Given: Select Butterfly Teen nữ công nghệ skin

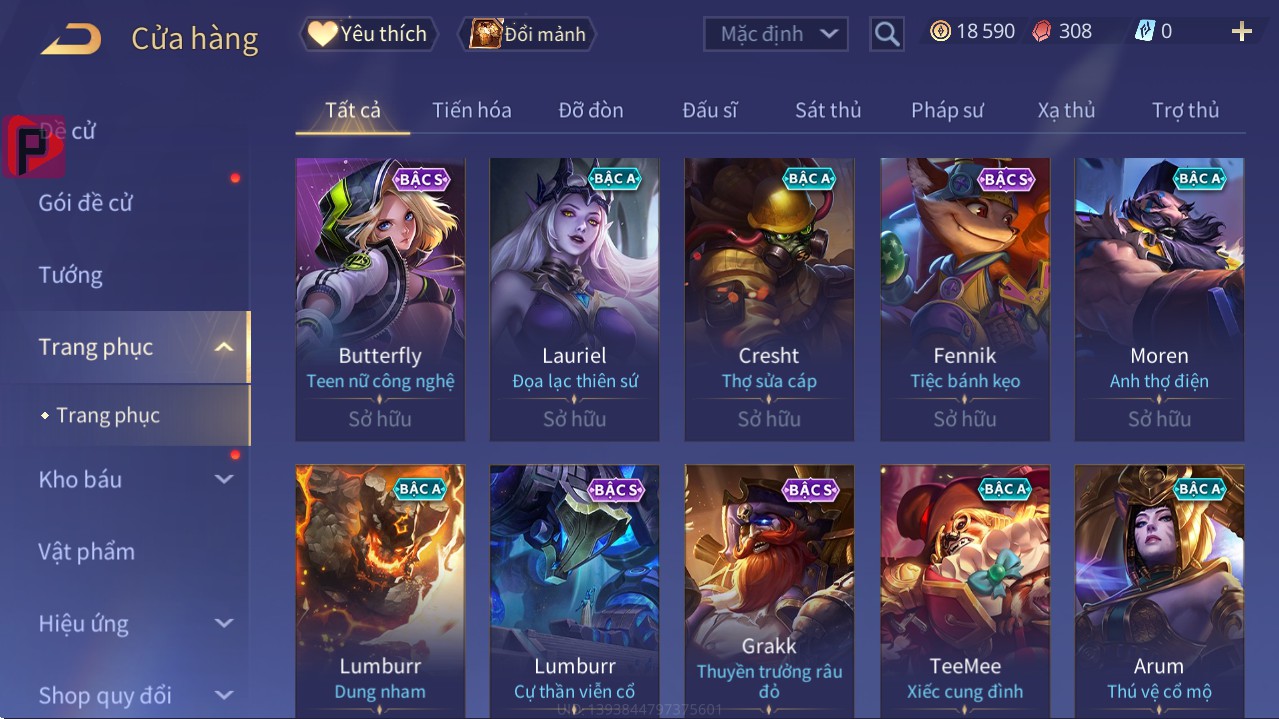Looking at the screenshot, I should [380, 298].
